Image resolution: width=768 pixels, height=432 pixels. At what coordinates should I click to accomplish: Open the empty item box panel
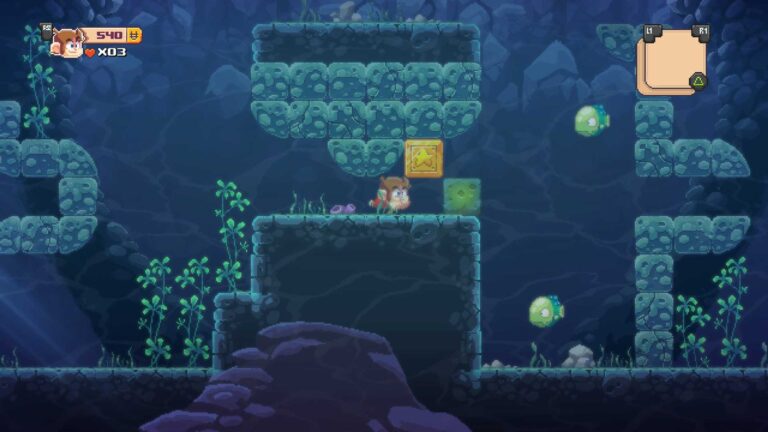click(670, 60)
